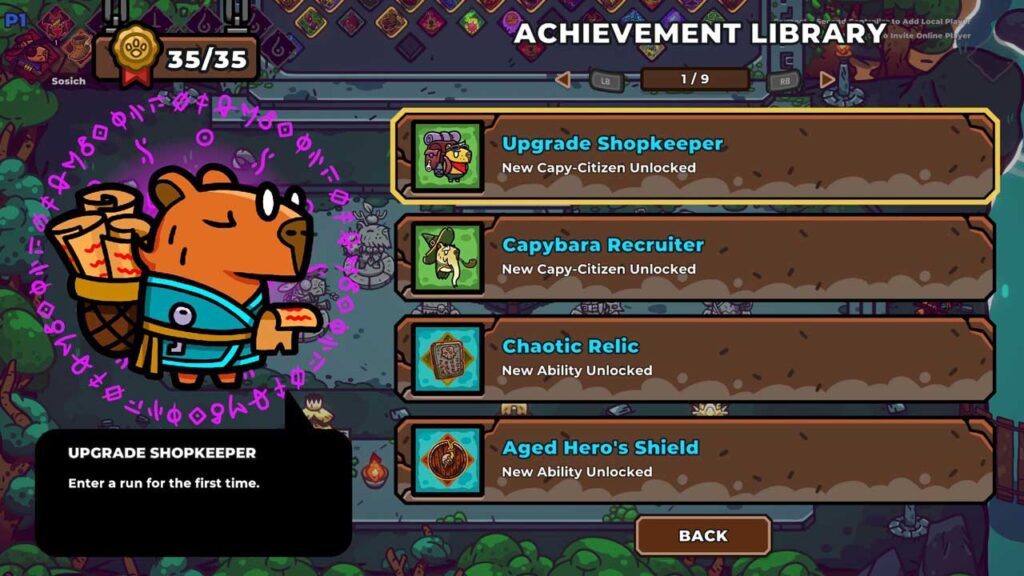Go to the next achievement page arrow
The width and height of the screenshot is (1024, 576).
tap(827, 79)
